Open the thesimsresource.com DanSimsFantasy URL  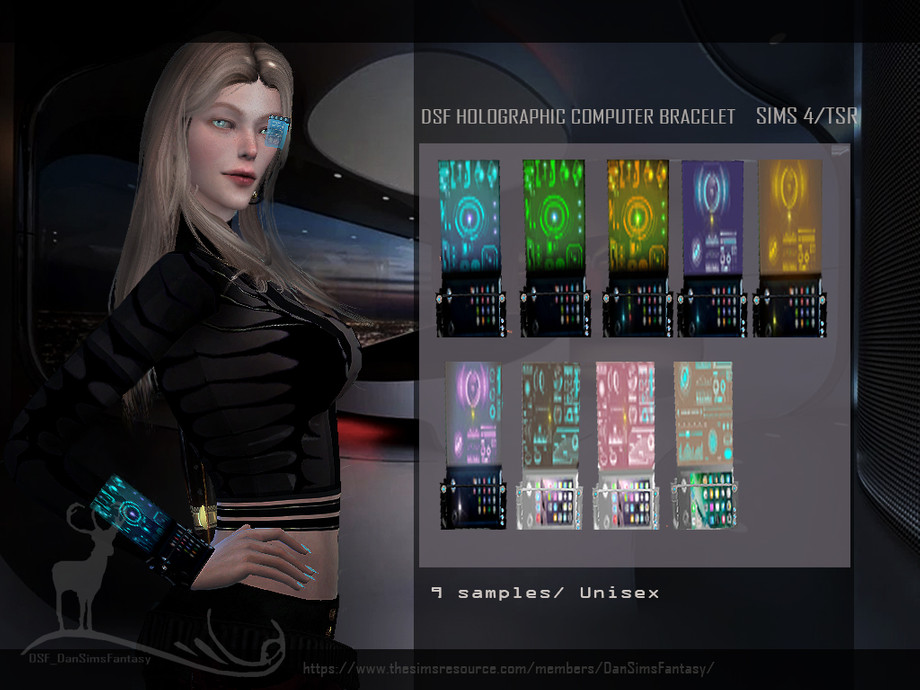[x=509, y=668]
